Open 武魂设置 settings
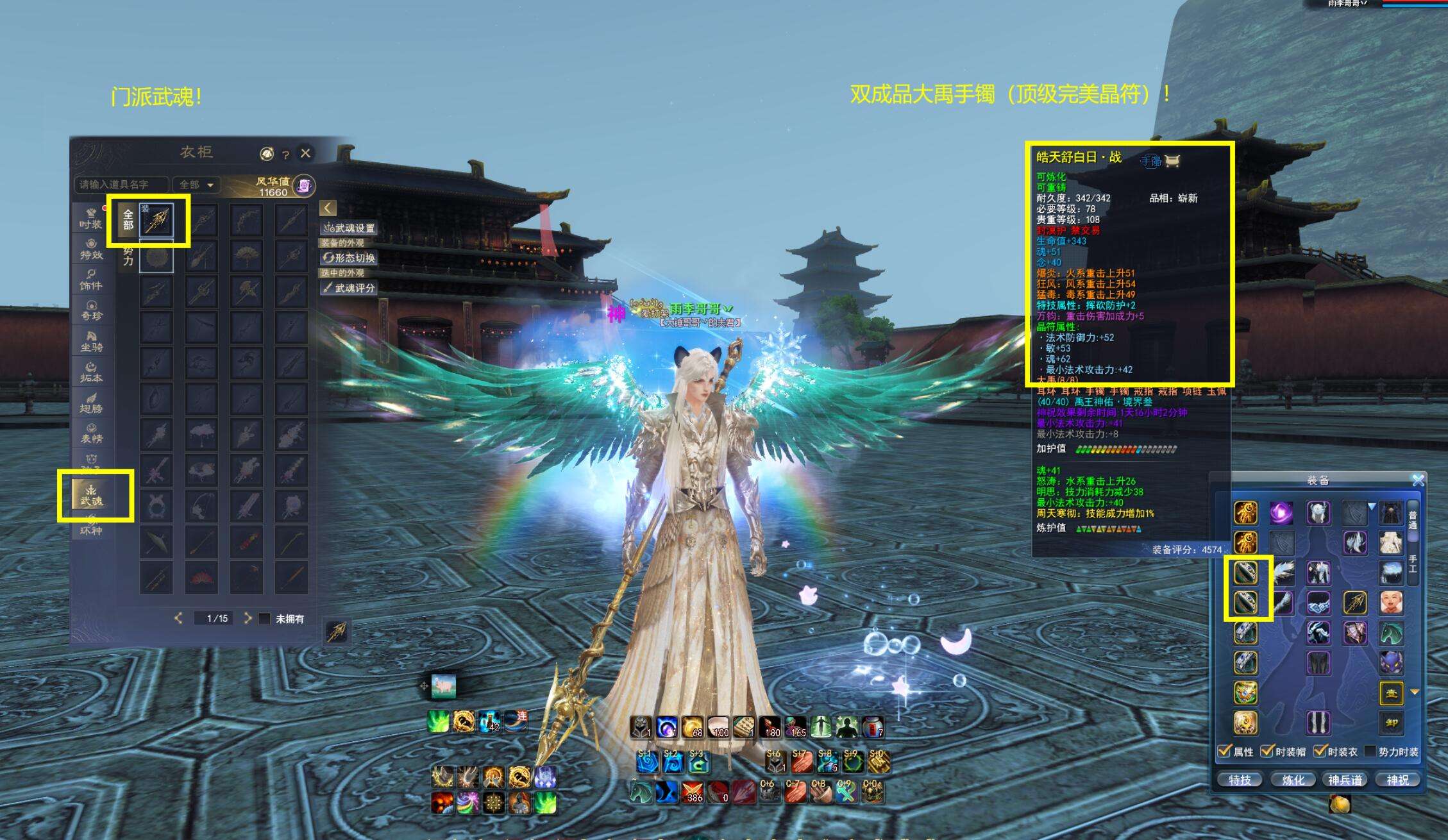This screenshot has width=1448, height=840. click(350, 228)
